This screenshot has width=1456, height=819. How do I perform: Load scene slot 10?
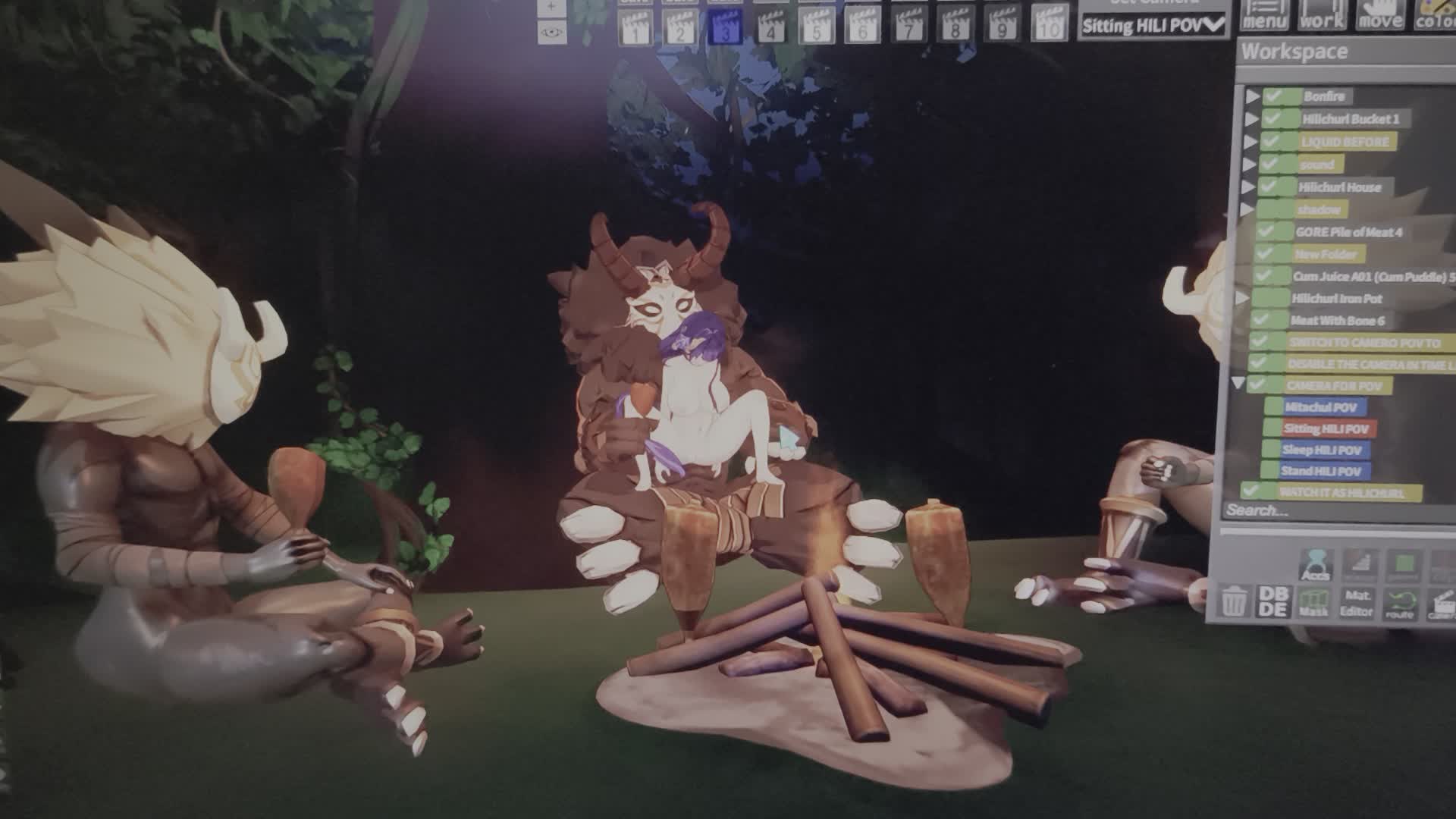pos(1049,27)
